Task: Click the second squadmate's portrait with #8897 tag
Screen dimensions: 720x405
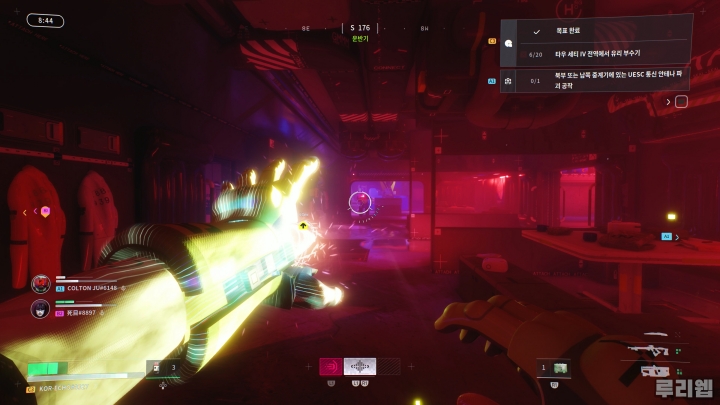Action: [x=41, y=309]
